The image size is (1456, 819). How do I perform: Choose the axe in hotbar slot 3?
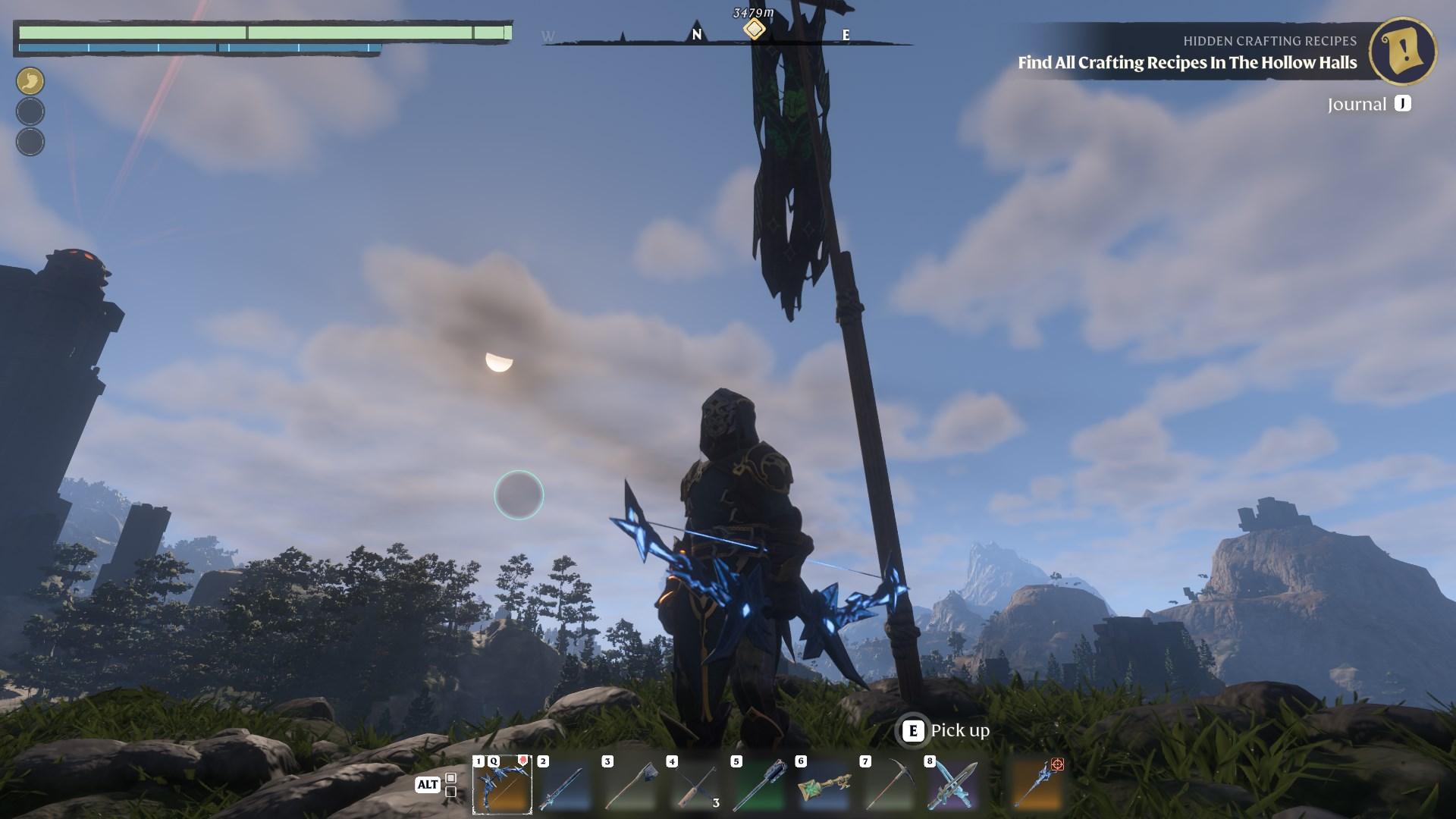(630, 786)
